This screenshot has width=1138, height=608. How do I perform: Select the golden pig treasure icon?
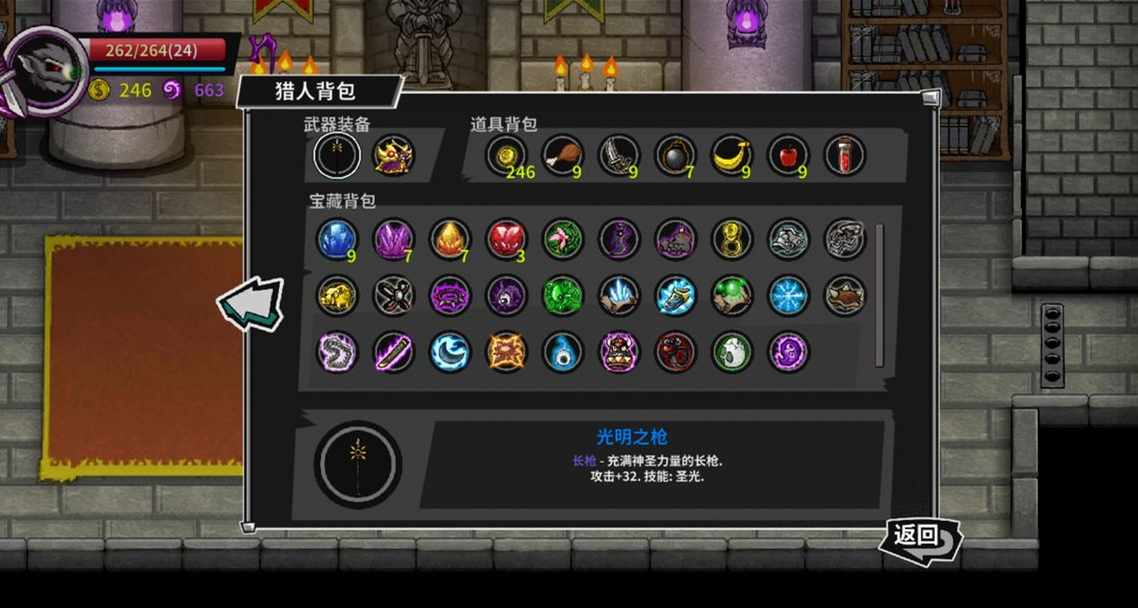(x=337, y=296)
